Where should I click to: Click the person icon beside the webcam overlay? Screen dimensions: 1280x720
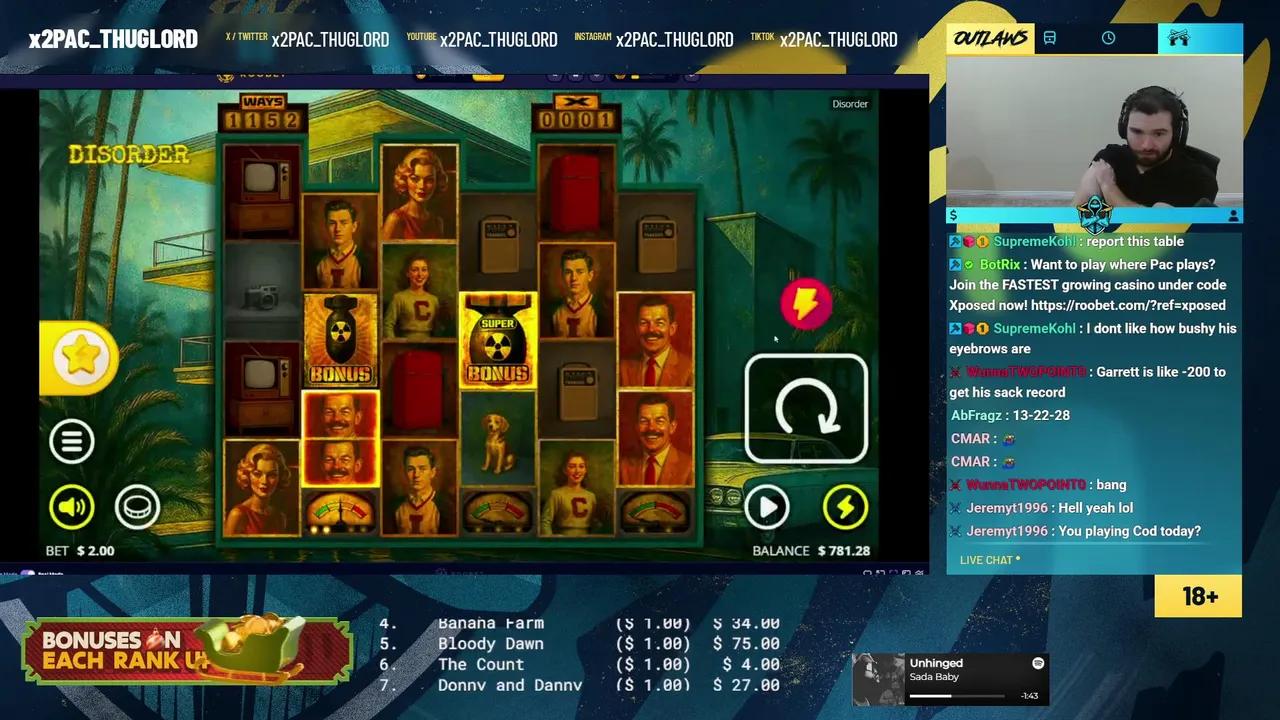click(x=1231, y=214)
